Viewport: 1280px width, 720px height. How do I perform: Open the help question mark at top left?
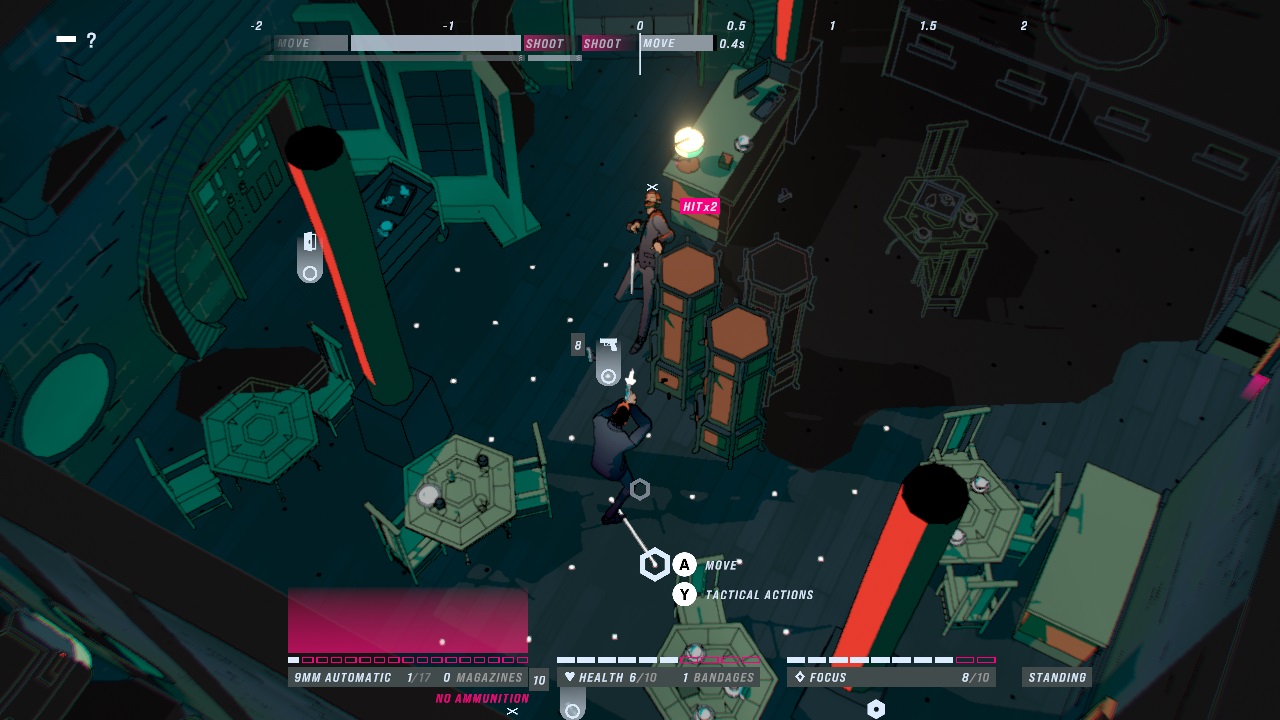point(92,41)
